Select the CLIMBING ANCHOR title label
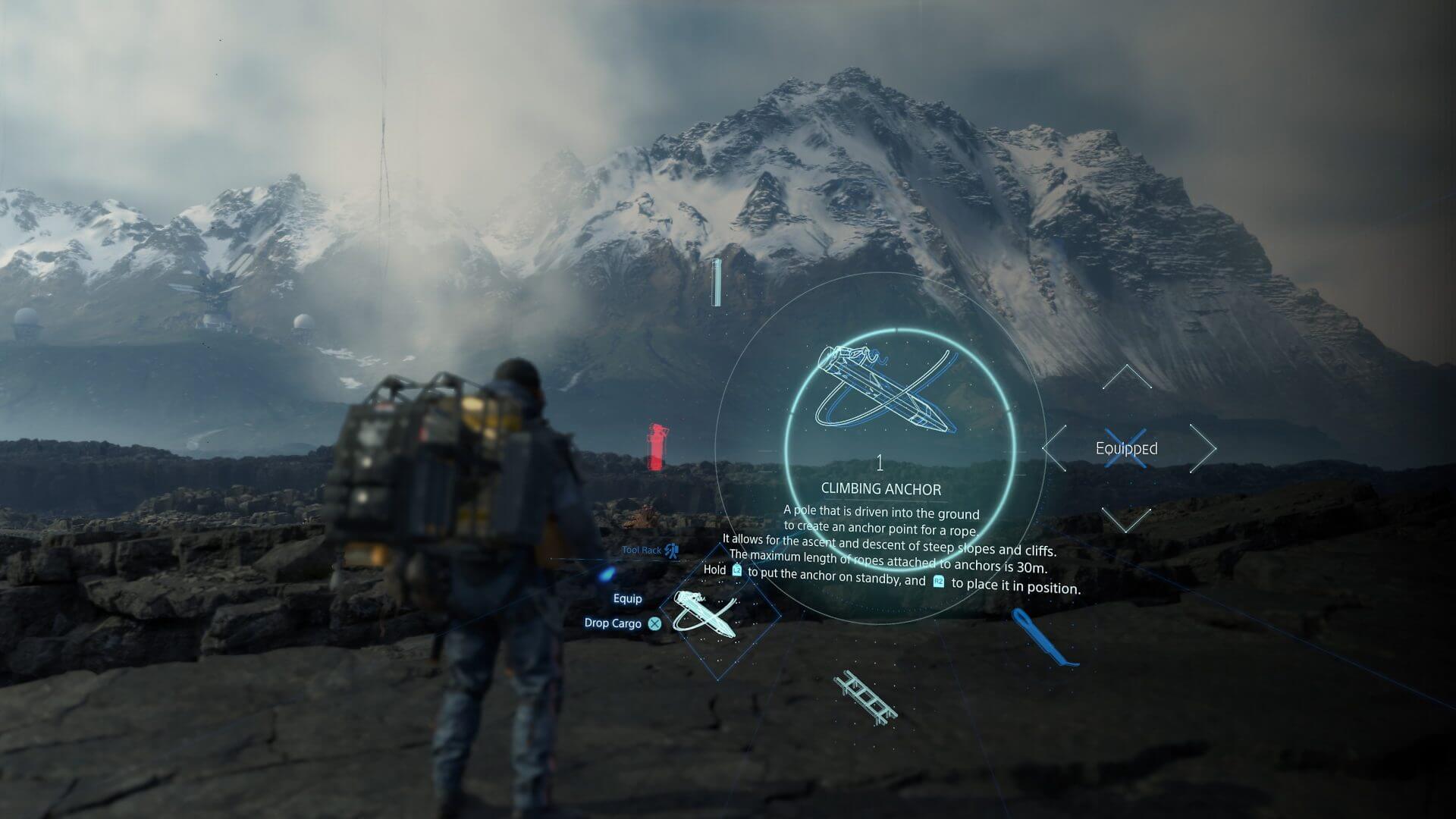 880,488
